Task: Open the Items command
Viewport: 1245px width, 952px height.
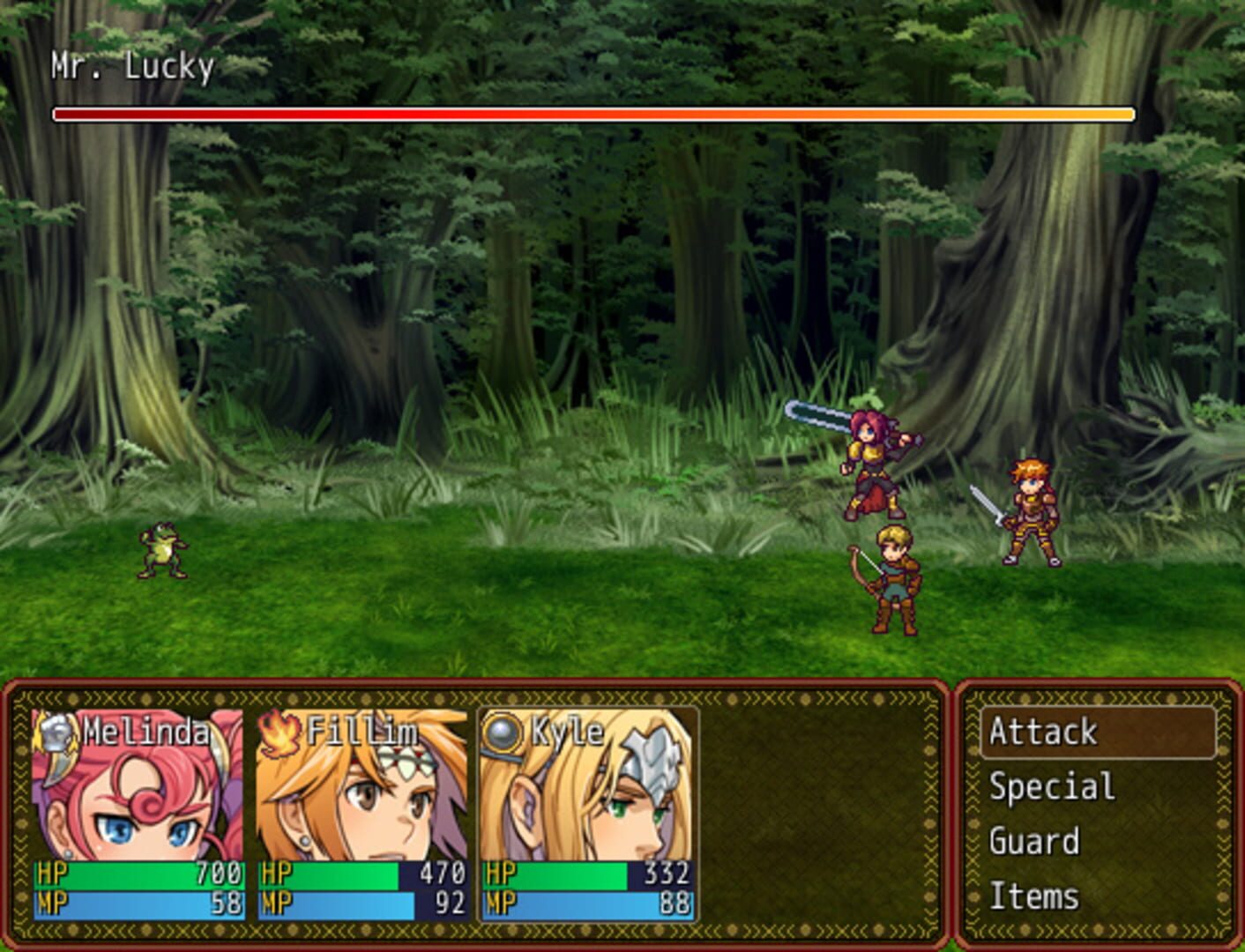Action: (1036, 895)
